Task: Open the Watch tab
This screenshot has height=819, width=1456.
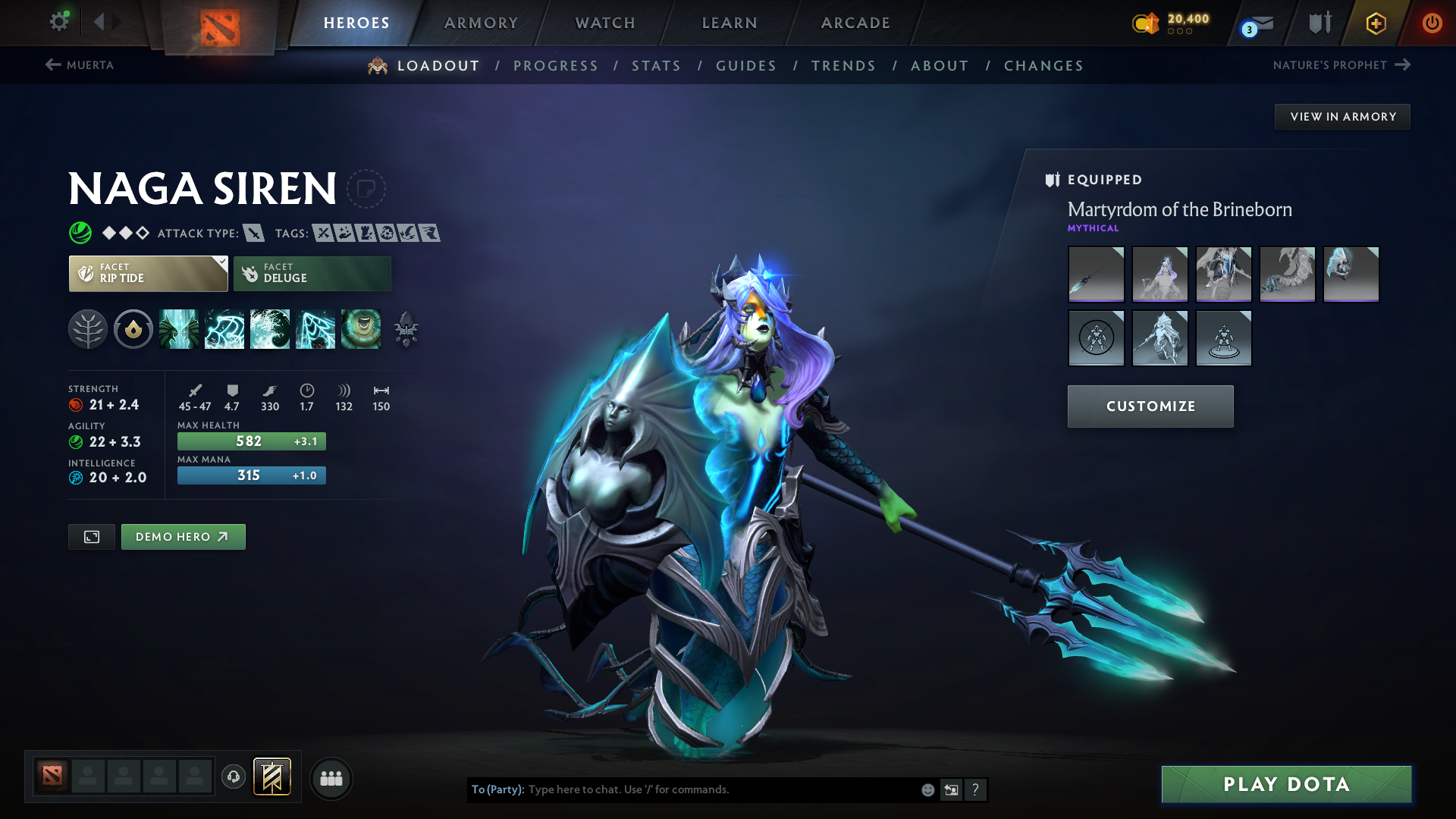Action: click(605, 23)
